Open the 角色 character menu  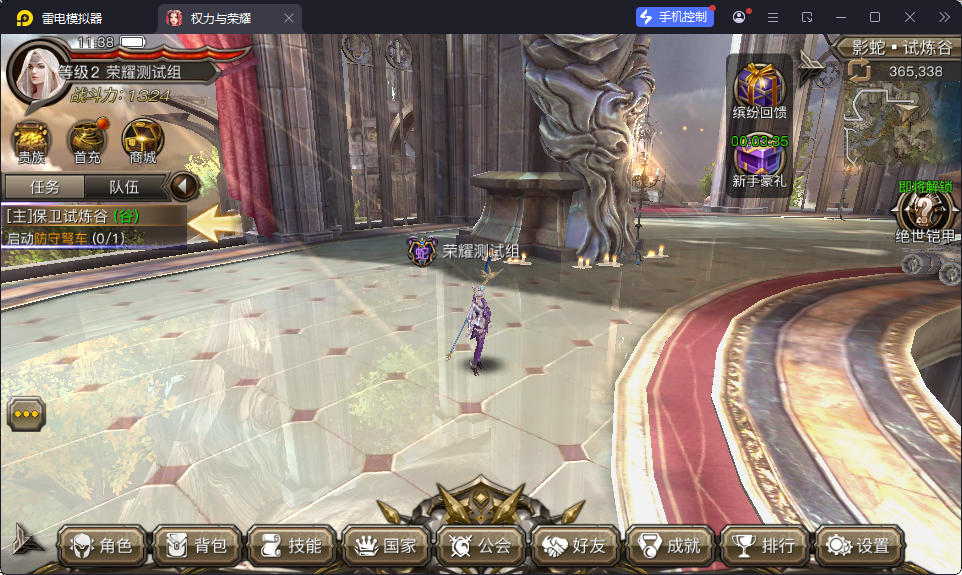click(100, 546)
